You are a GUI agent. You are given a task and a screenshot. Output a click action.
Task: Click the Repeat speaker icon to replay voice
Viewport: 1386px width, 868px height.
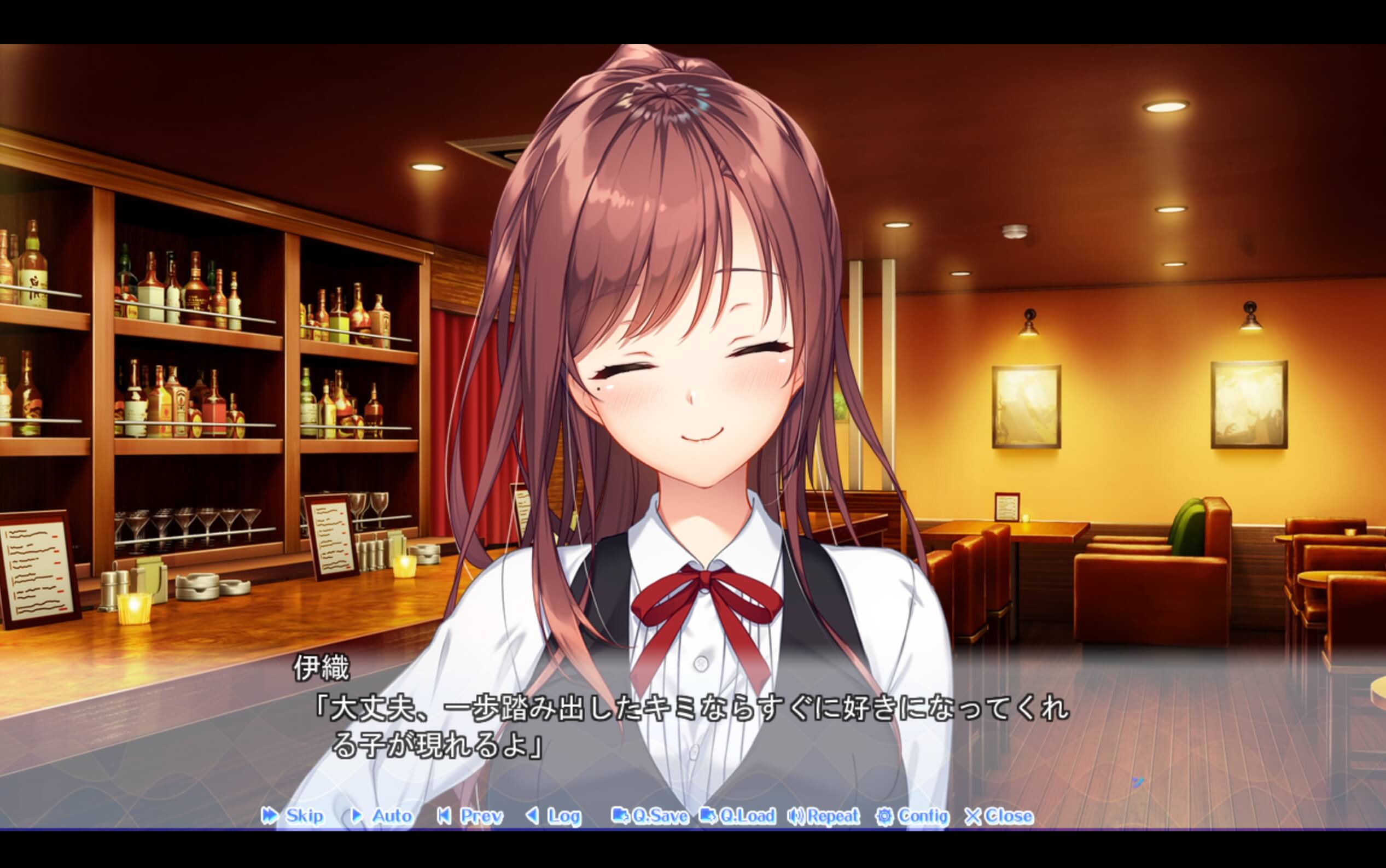coord(797,817)
